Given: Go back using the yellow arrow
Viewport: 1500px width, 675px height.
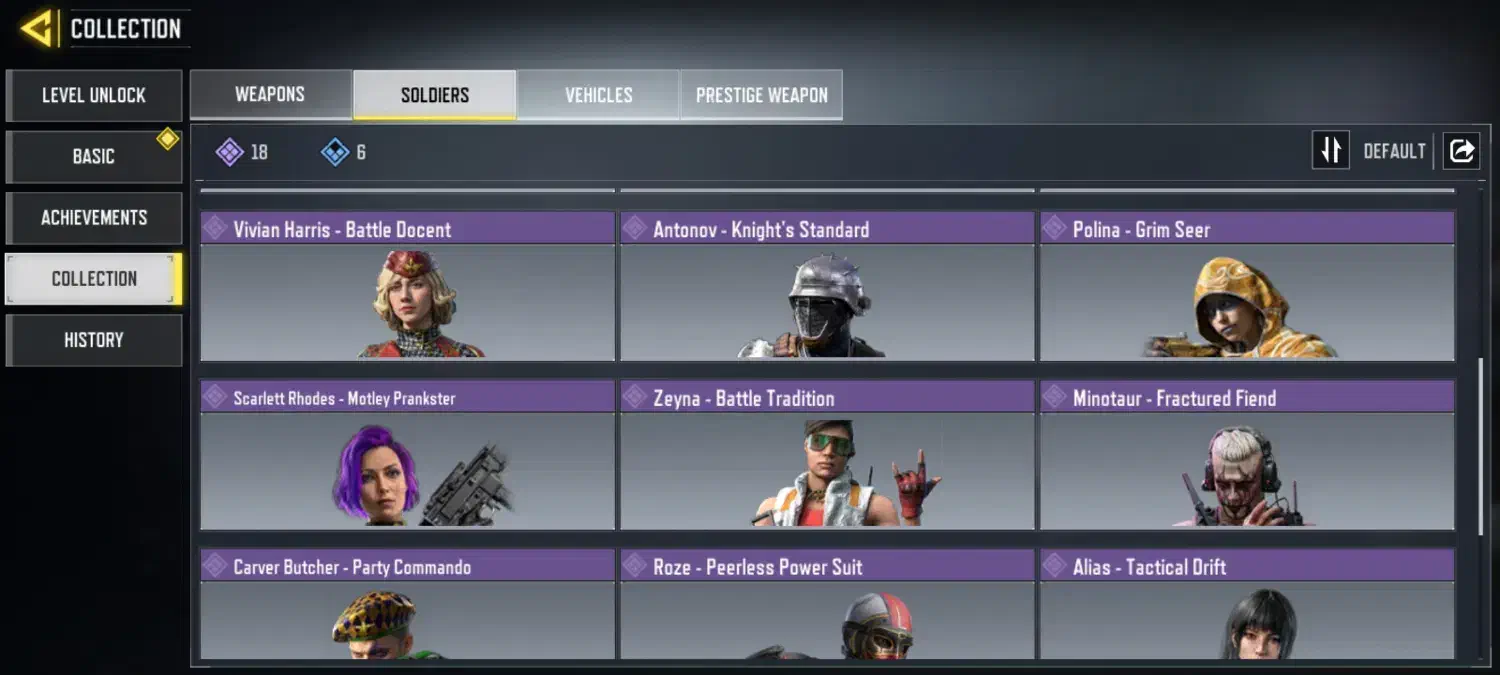Looking at the screenshot, I should pos(36,29).
